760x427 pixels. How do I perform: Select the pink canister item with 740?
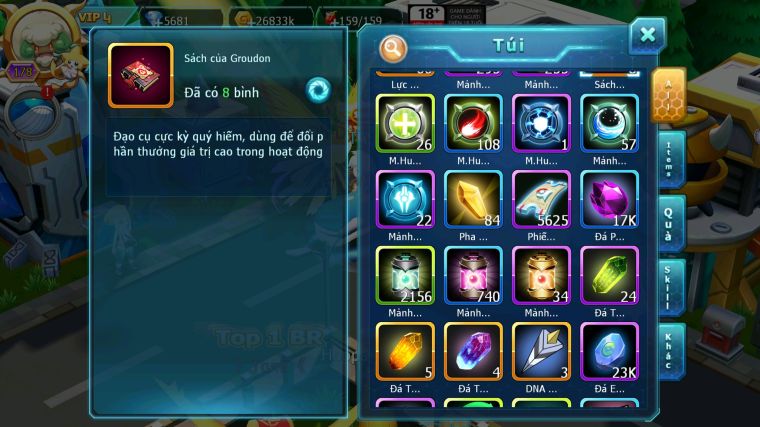473,275
